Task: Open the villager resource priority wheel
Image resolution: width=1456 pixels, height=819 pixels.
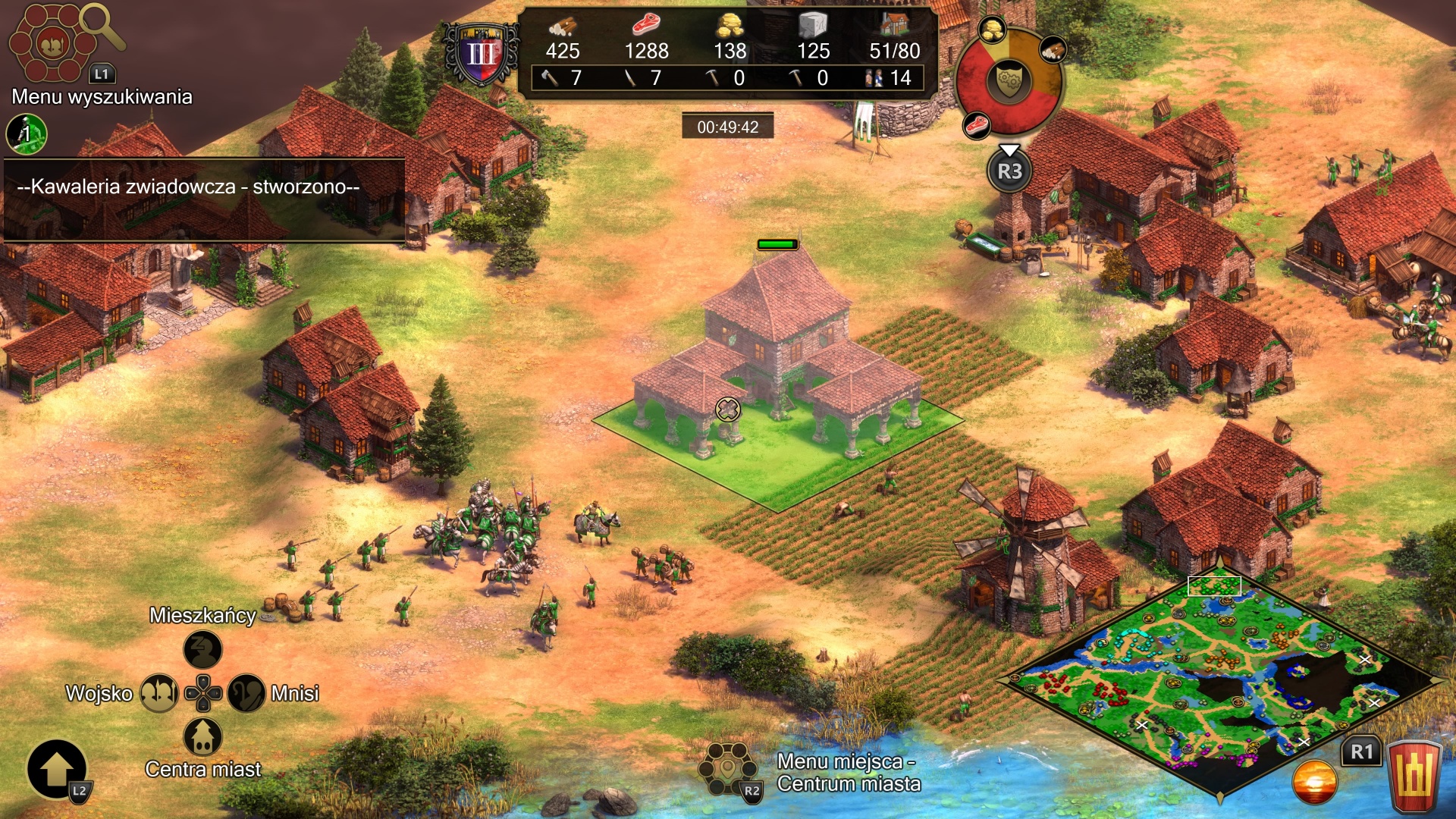Action: (1009, 81)
